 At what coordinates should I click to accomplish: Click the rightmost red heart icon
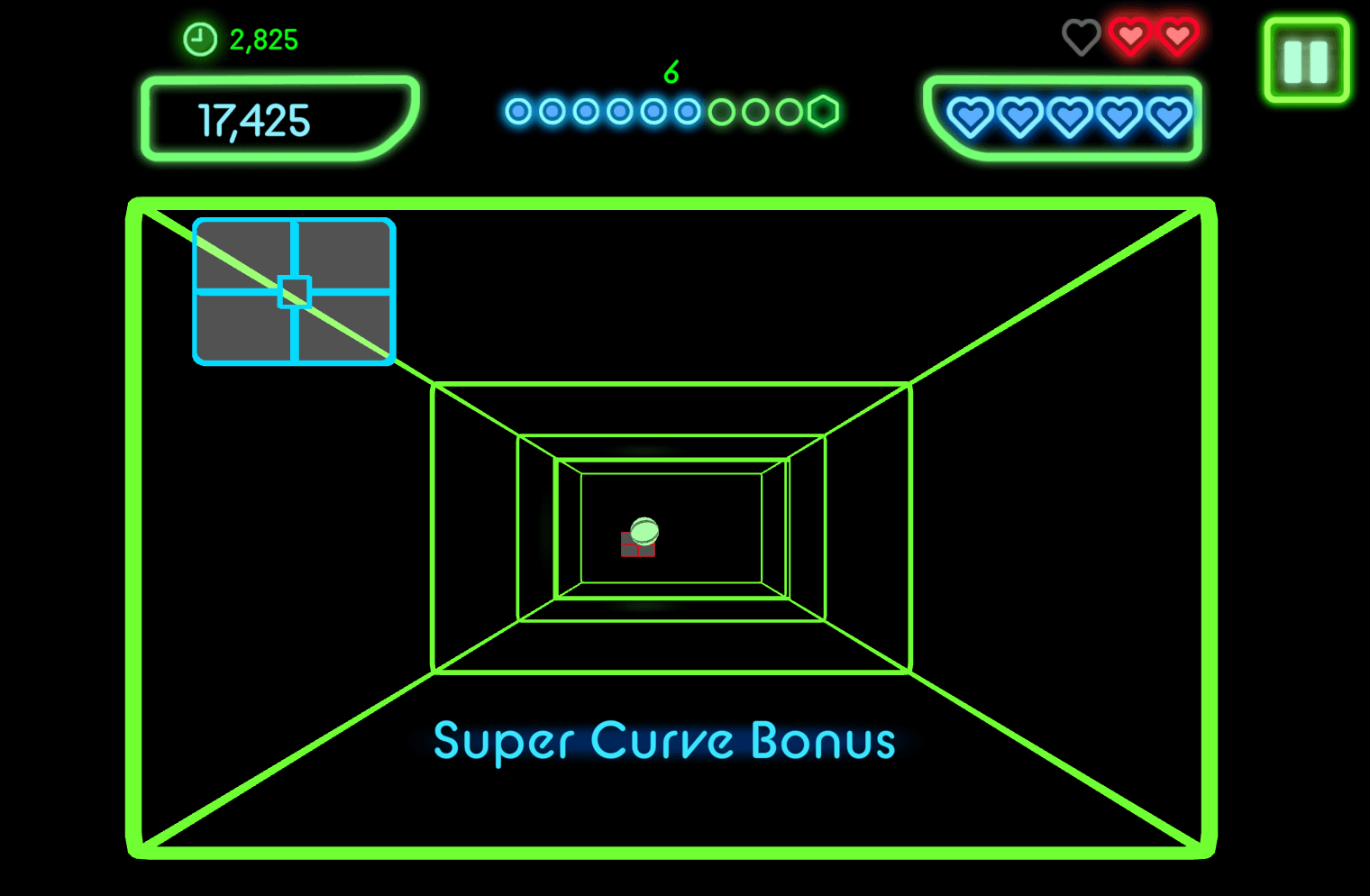pos(1178,36)
